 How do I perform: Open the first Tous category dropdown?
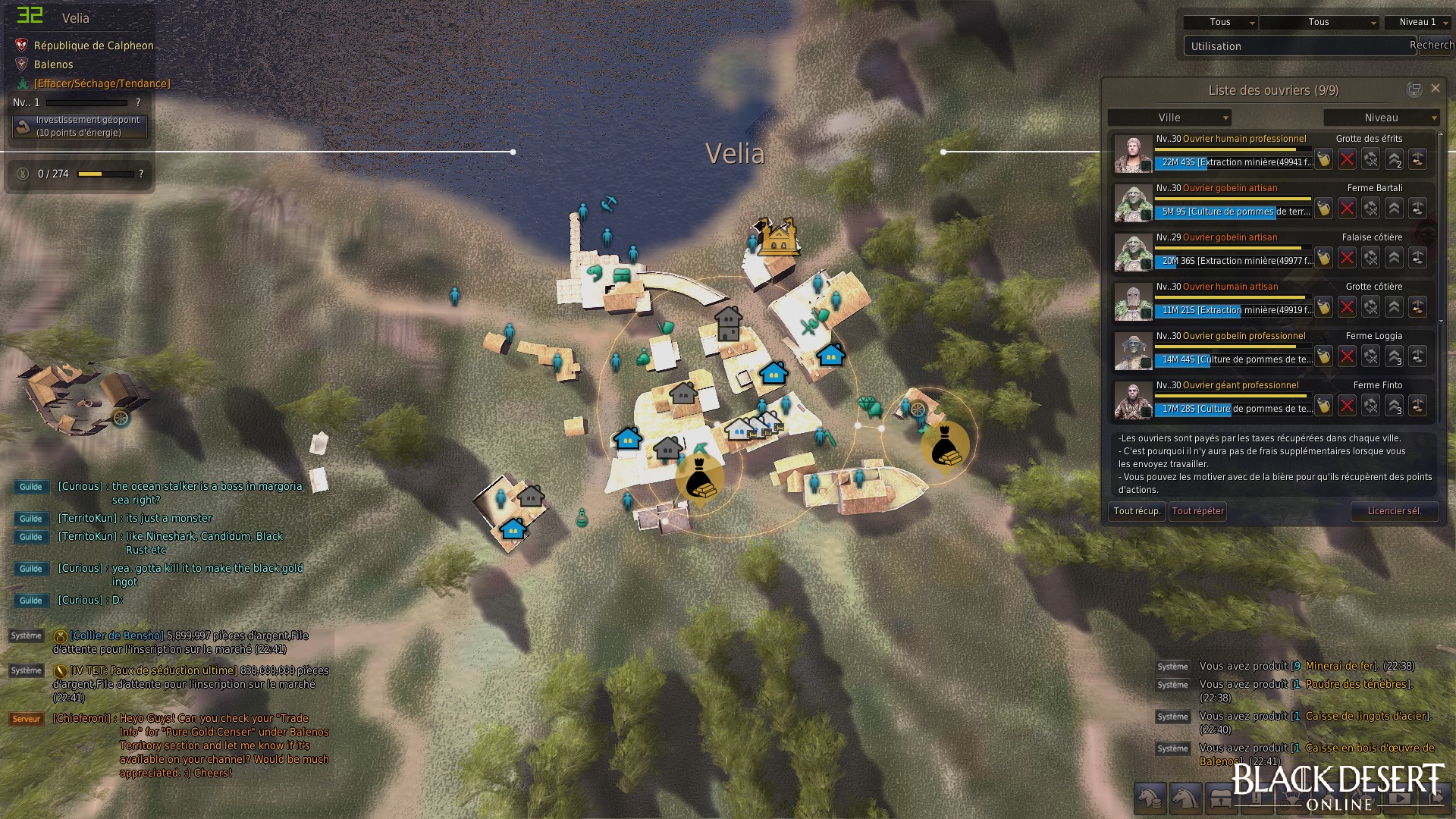(1220, 23)
